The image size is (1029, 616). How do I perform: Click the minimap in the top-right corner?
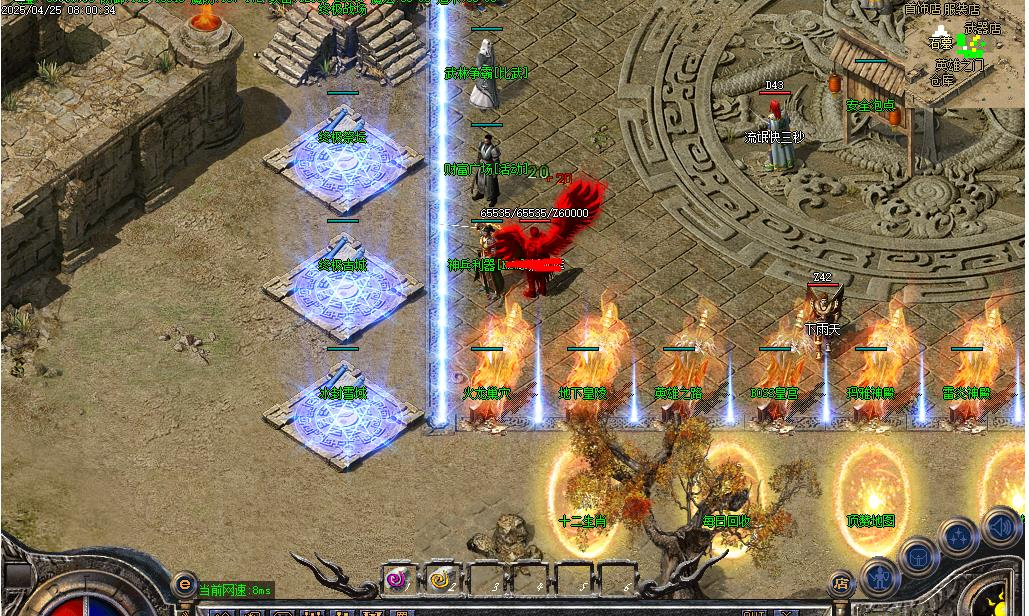(x=963, y=52)
